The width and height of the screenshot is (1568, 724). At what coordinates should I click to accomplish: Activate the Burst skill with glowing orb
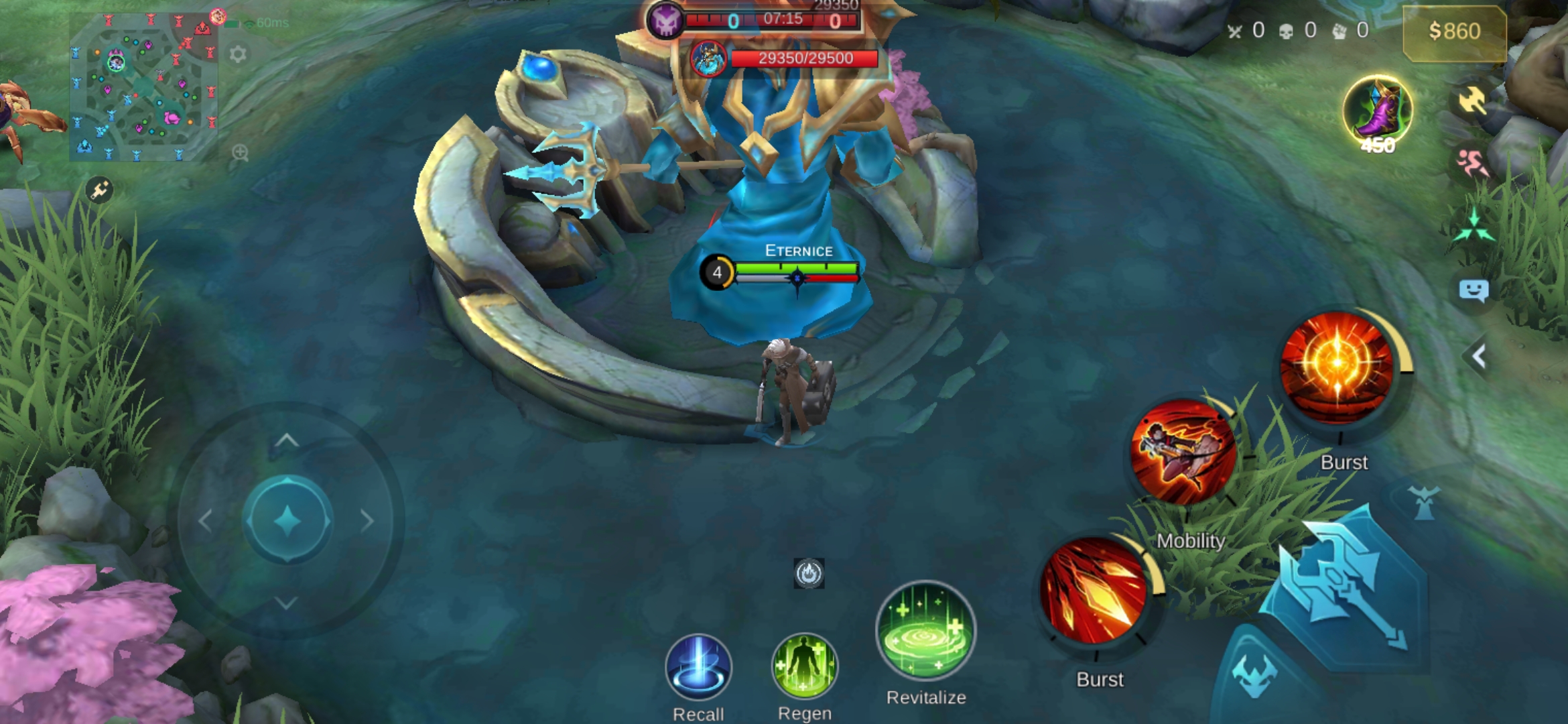(1337, 367)
